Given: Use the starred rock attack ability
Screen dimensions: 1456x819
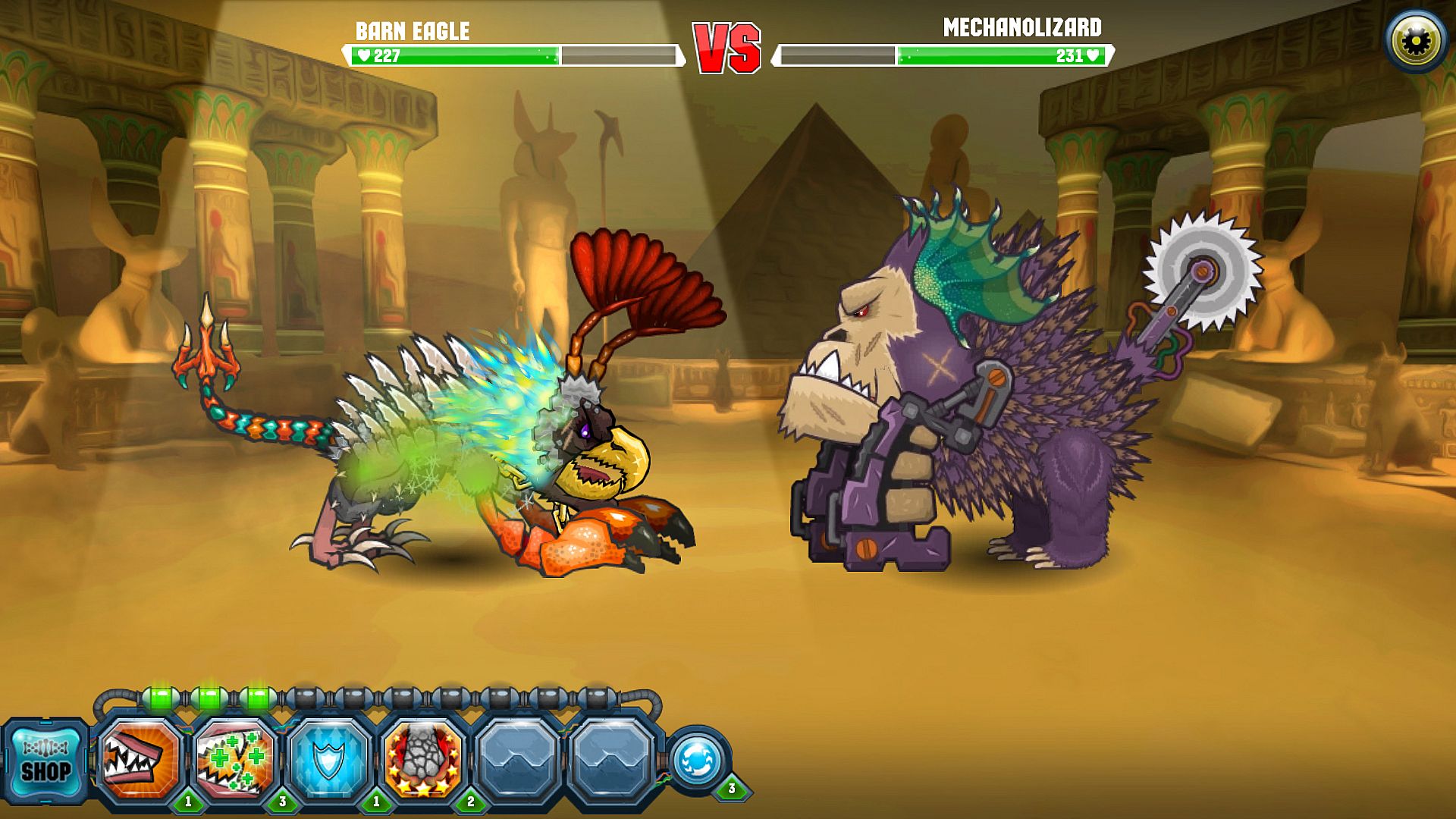Looking at the screenshot, I should 423,760.
